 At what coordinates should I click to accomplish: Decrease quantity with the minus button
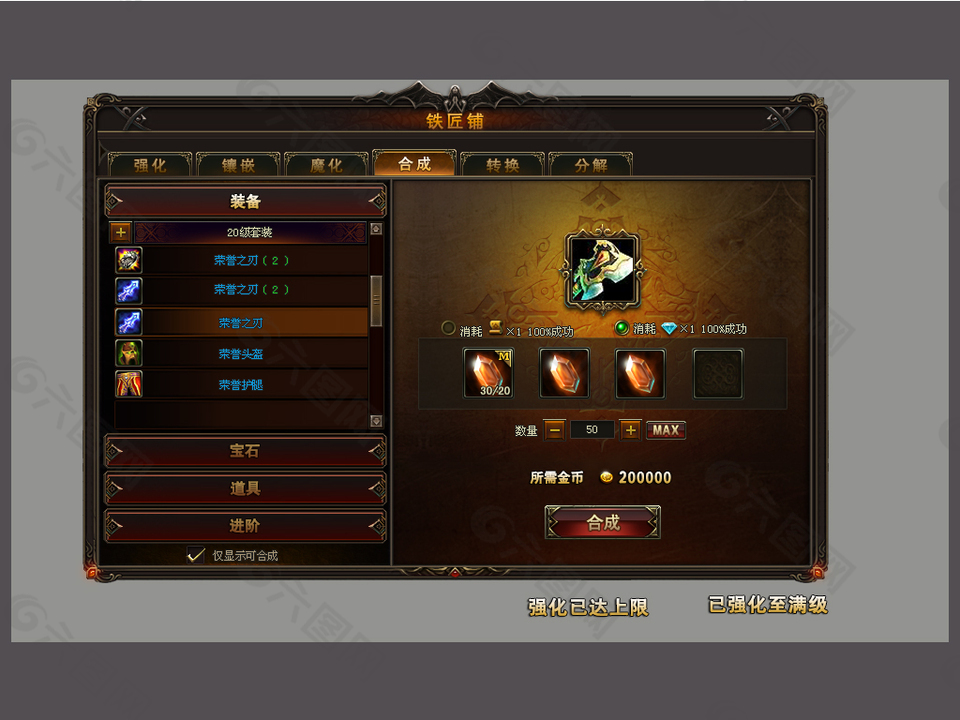pos(554,430)
